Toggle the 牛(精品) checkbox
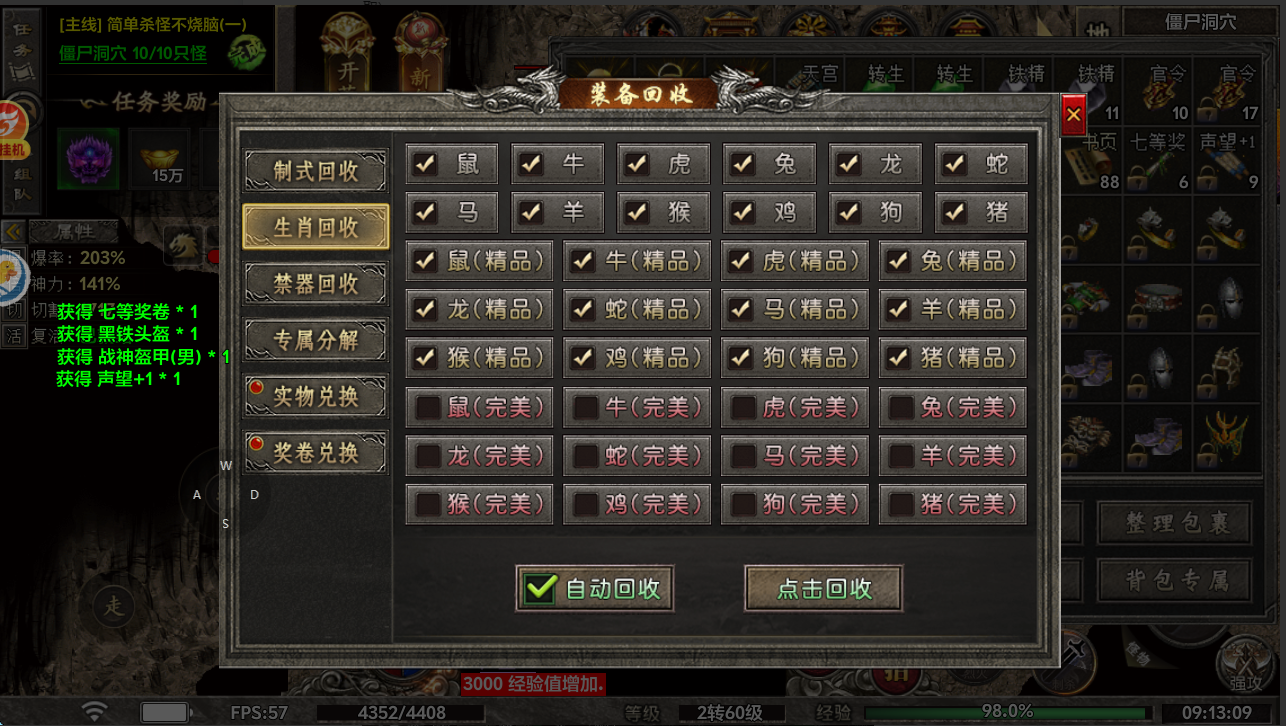 [x=585, y=261]
